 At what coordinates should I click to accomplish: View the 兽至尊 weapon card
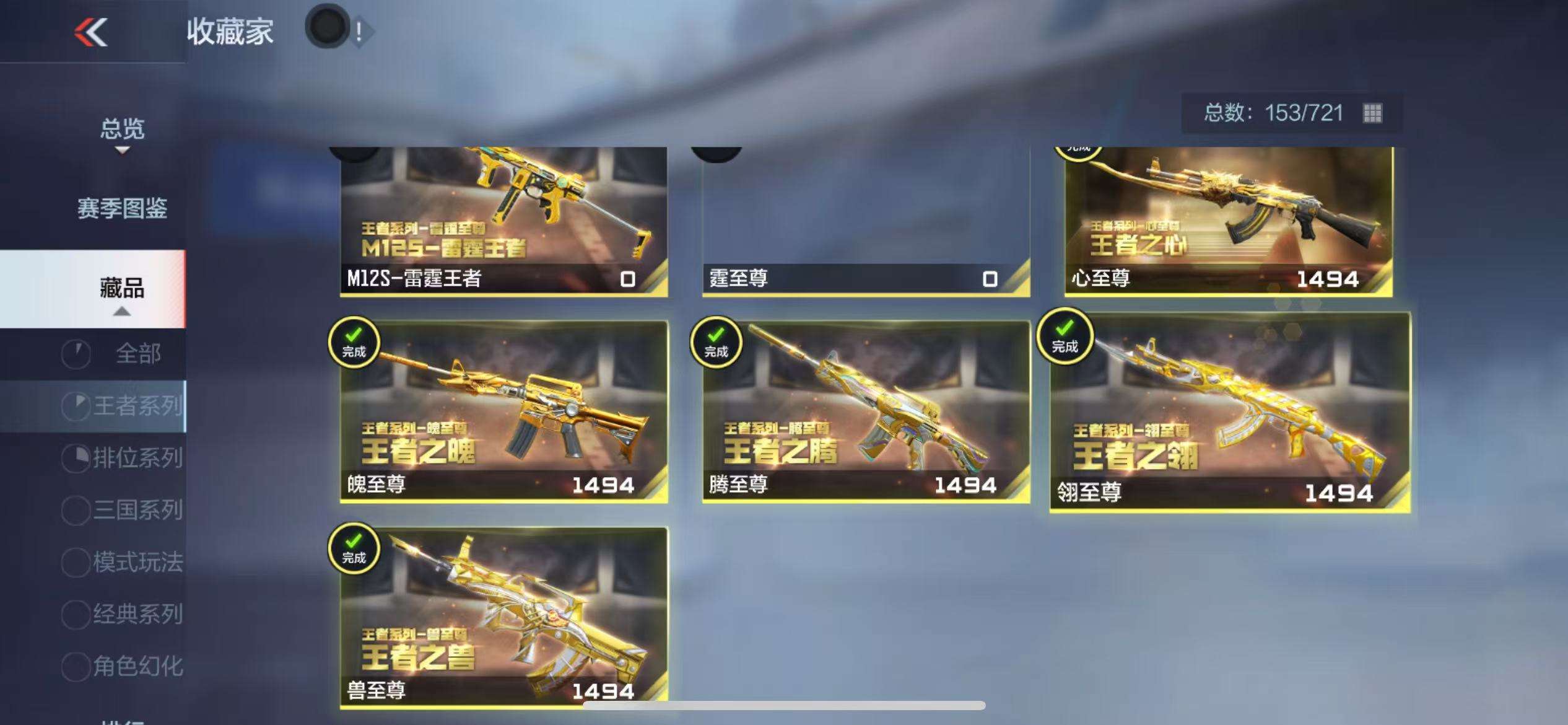point(503,617)
